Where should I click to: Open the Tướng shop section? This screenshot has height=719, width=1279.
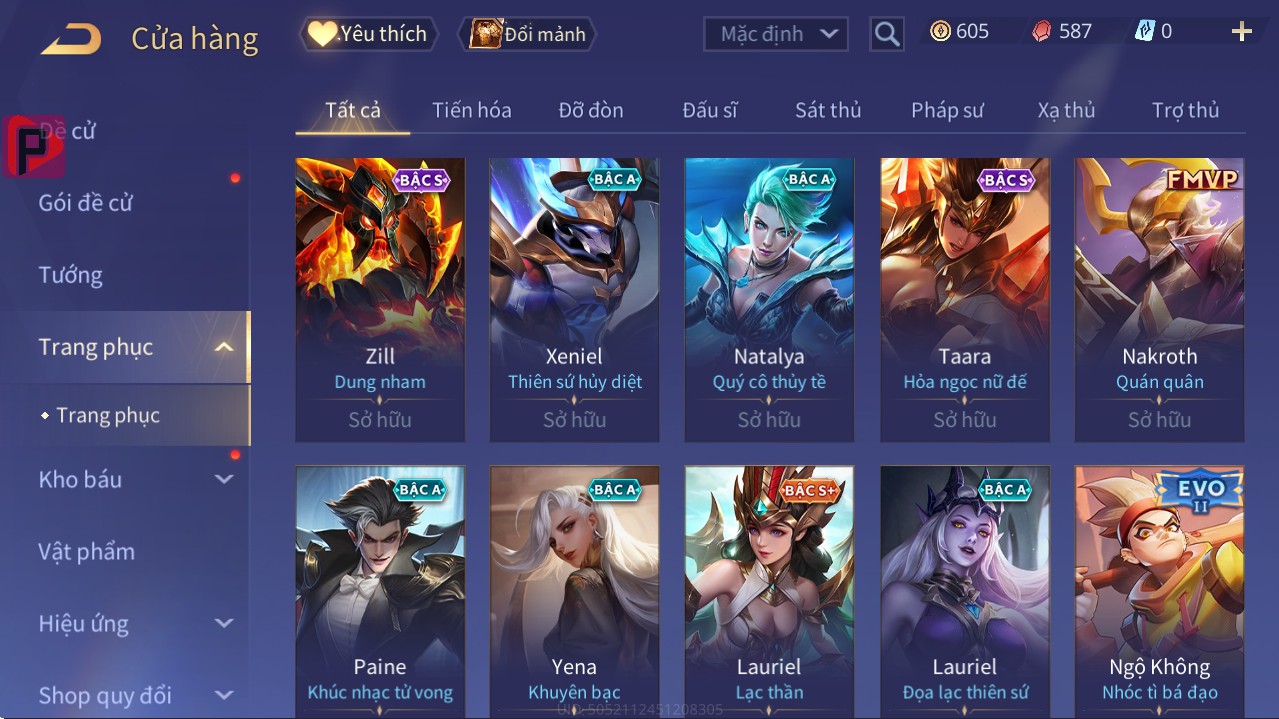(x=71, y=275)
